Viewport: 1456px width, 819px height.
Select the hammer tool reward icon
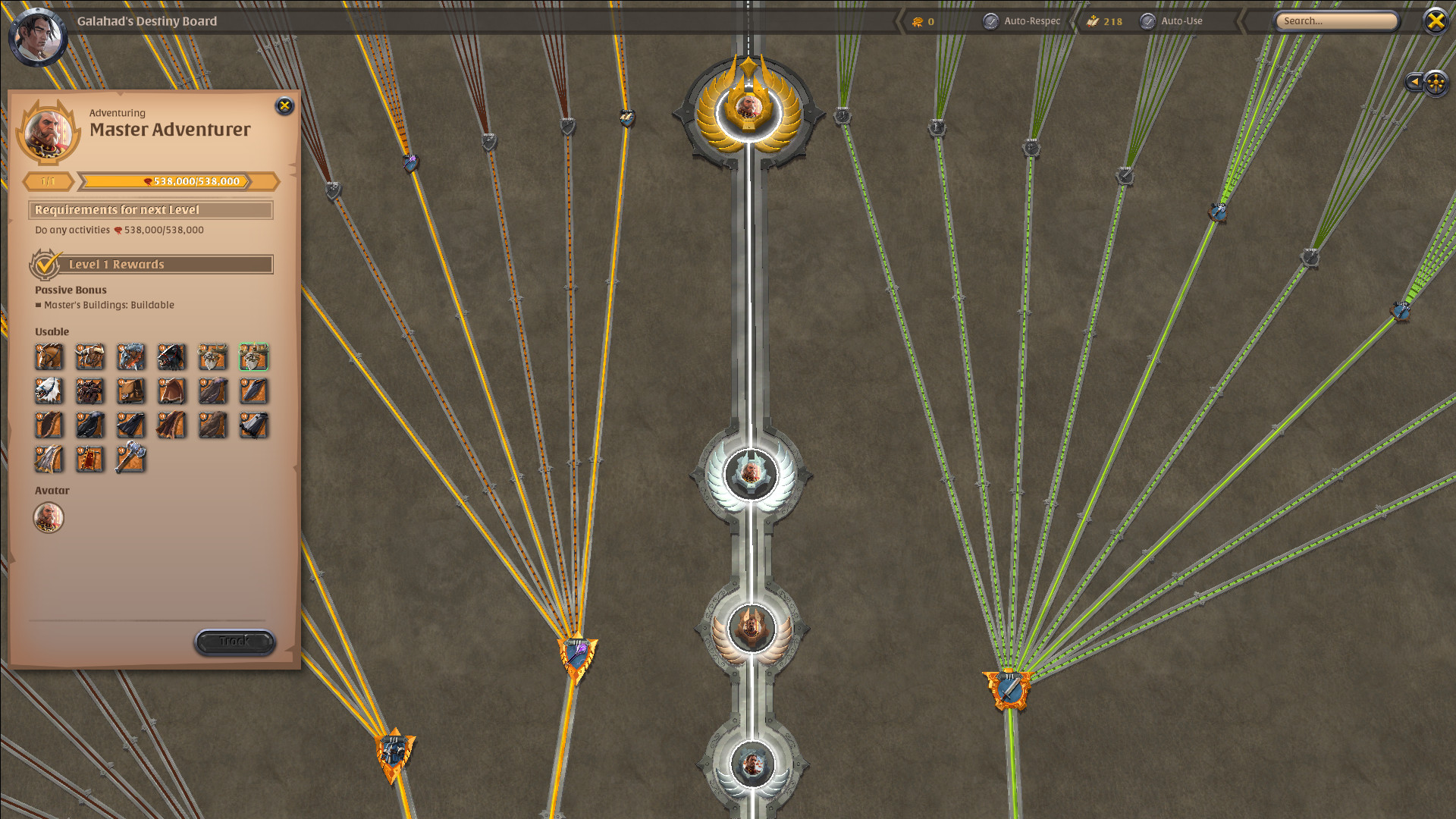pyautogui.click(x=131, y=460)
